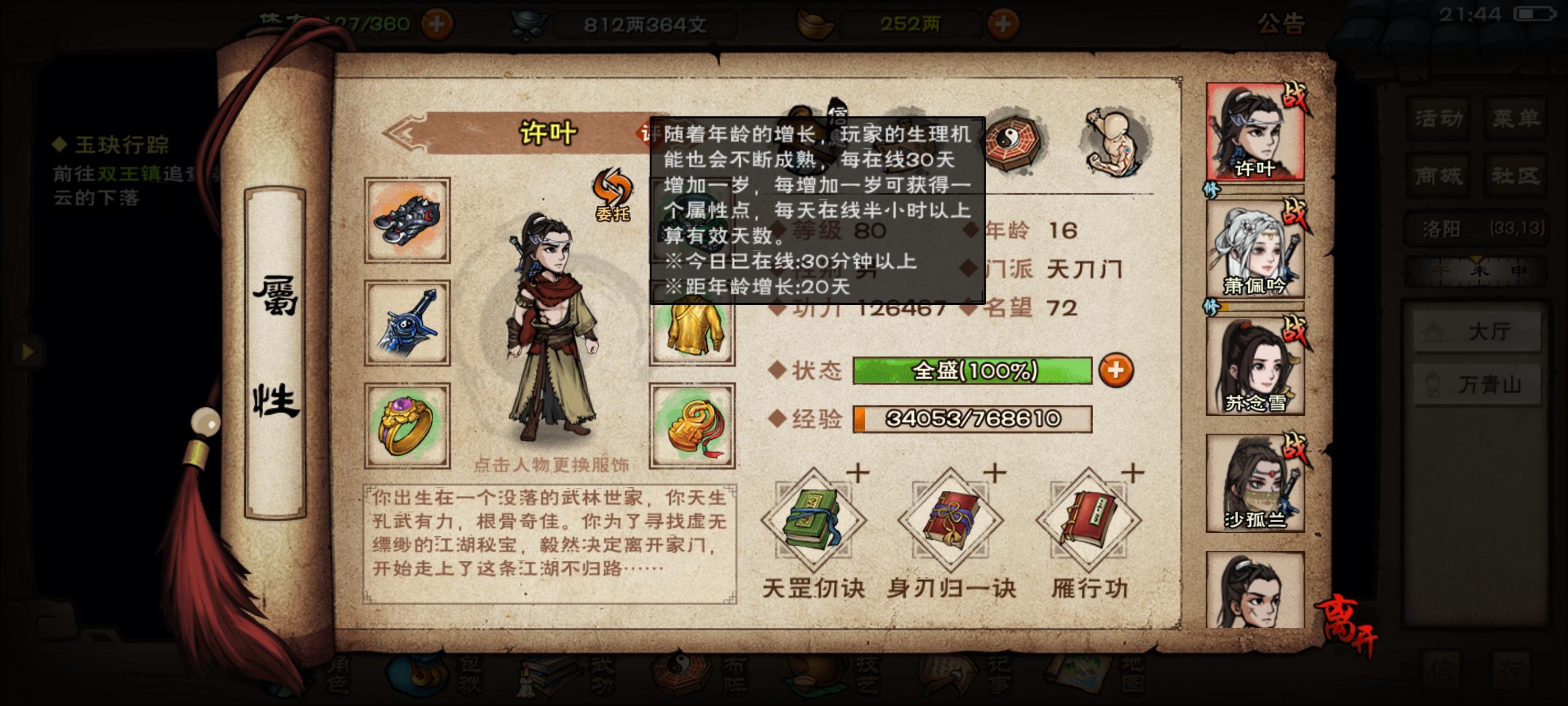This screenshot has height=706, width=1568.
Task: Open the 菜单 game menu
Action: click(x=1517, y=119)
